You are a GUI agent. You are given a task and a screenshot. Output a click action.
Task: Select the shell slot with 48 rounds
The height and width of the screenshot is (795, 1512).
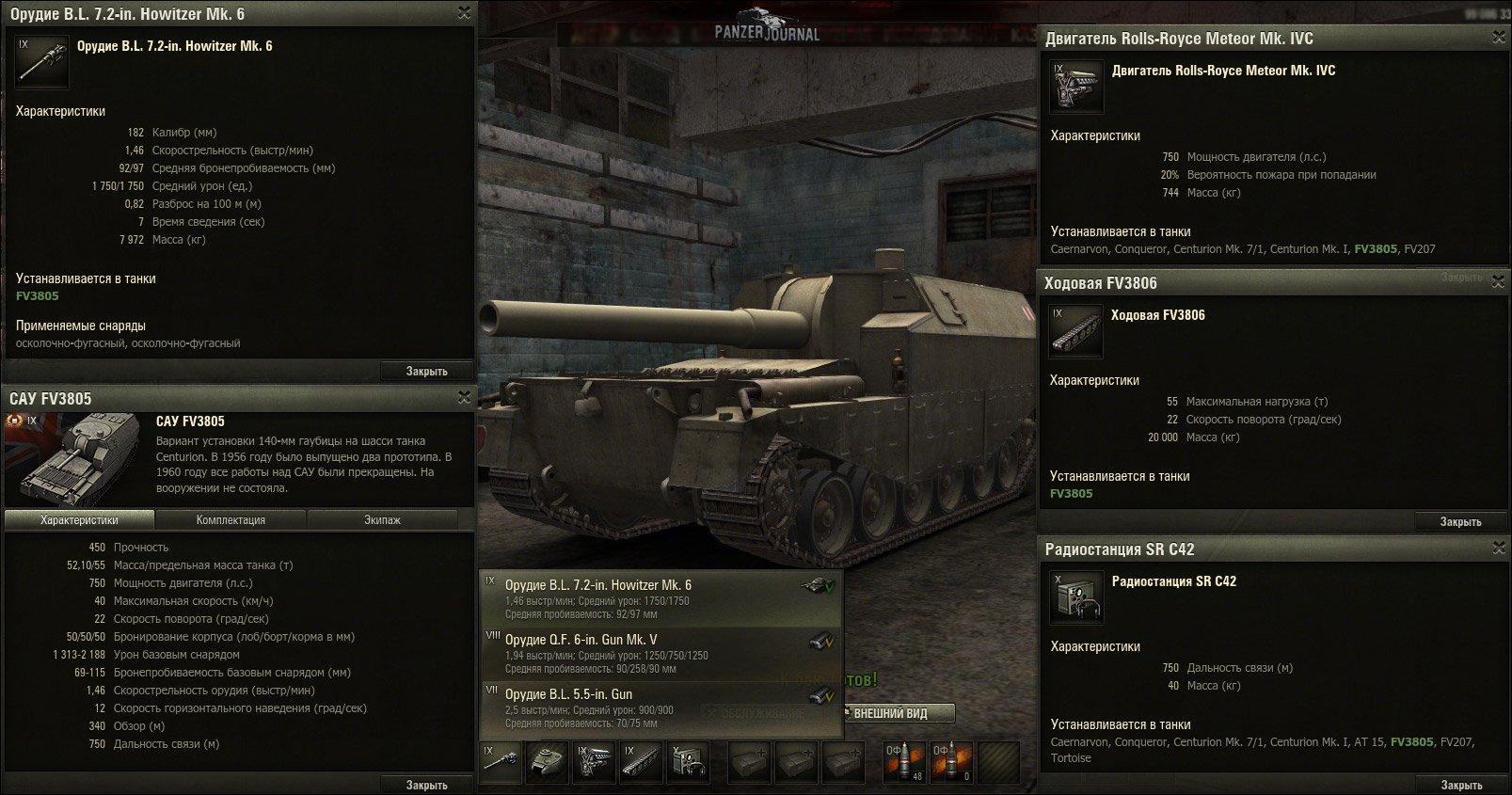(904, 762)
